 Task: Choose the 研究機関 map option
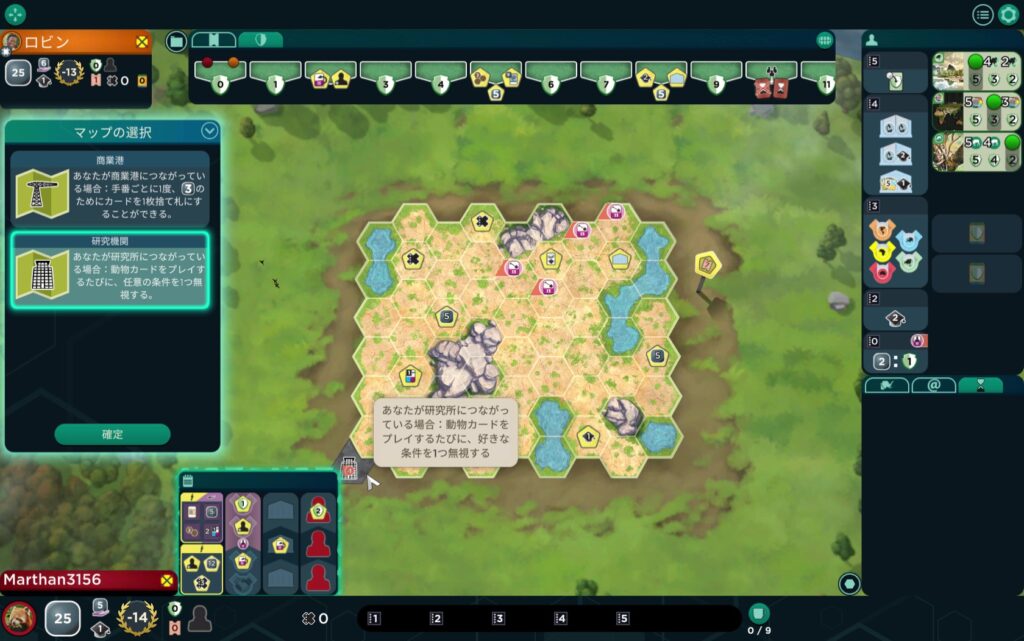point(110,270)
